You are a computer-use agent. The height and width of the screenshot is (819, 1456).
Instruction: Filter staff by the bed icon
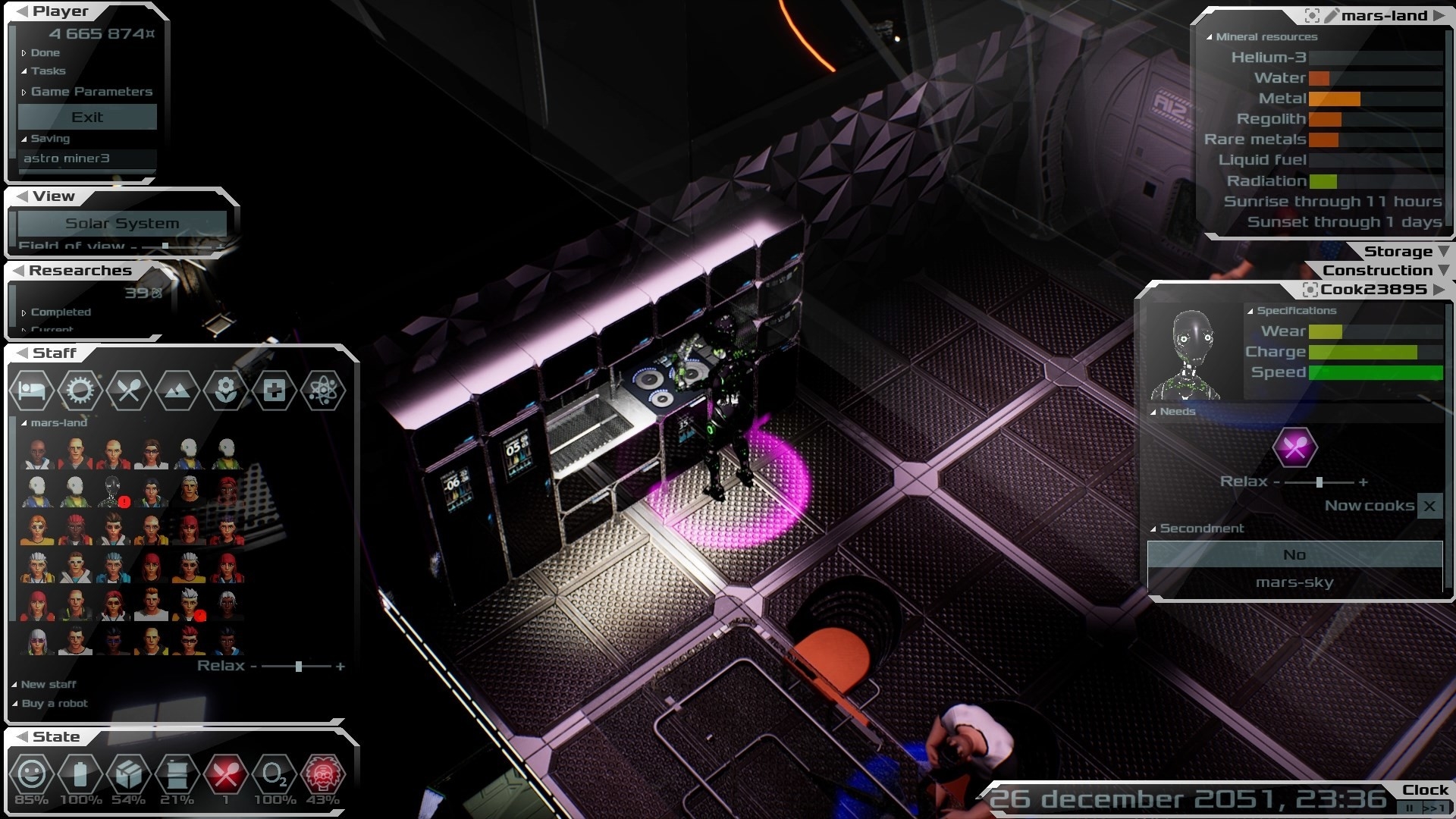coord(32,391)
